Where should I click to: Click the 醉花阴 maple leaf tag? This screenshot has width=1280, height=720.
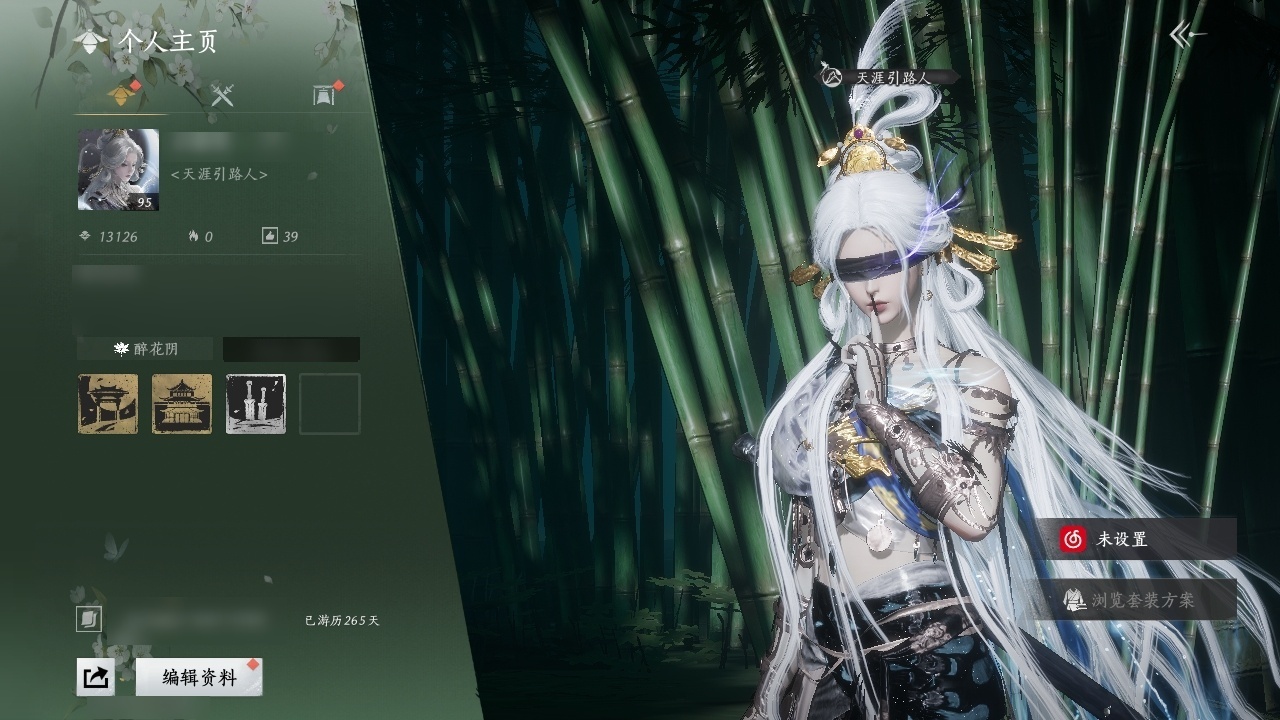click(145, 349)
